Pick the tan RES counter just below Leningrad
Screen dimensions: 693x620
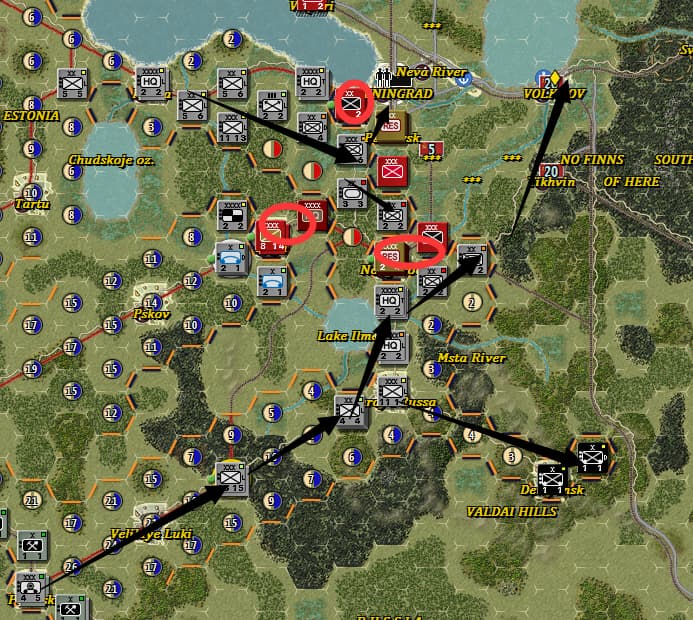click(391, 128)
